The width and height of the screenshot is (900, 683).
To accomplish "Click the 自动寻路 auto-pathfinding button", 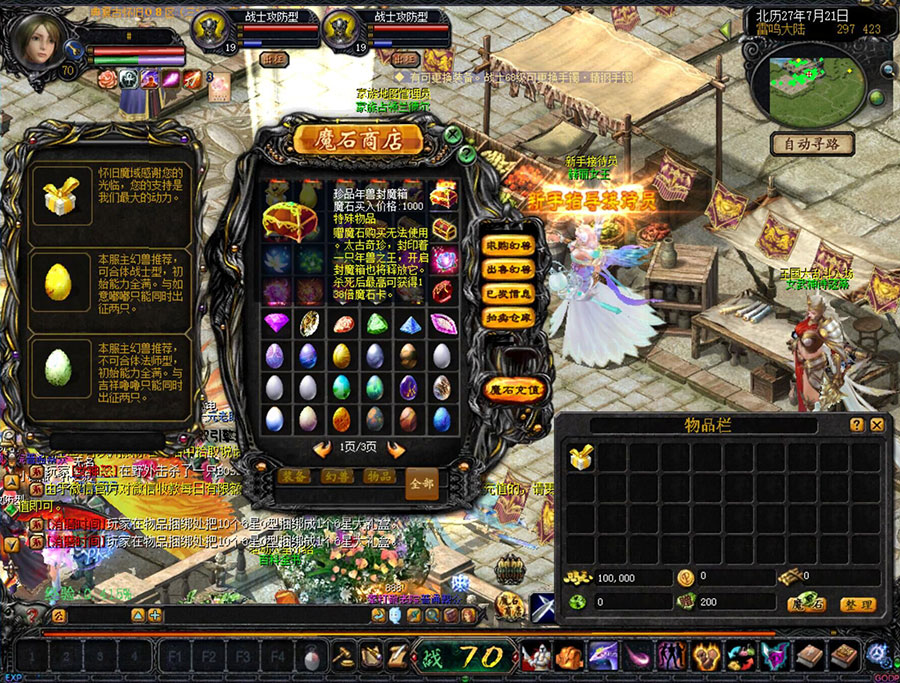I will pyautogui.click(x=812, y=144).
